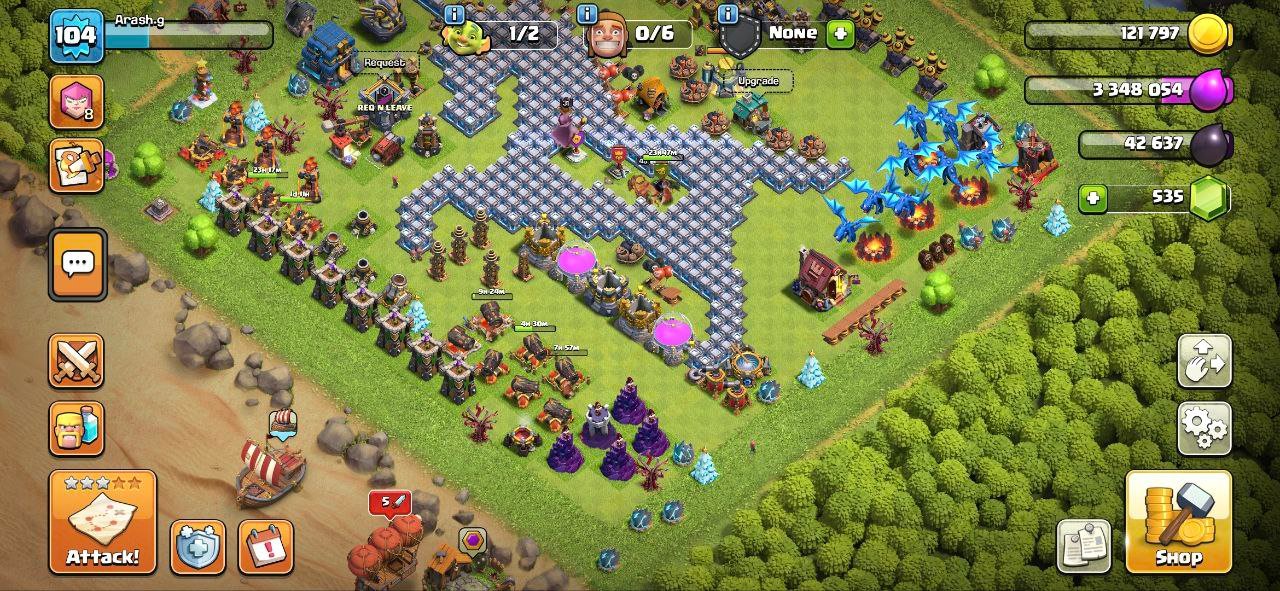Open the barbarian army overview button

pyautogui.click(x=76, y=428)
